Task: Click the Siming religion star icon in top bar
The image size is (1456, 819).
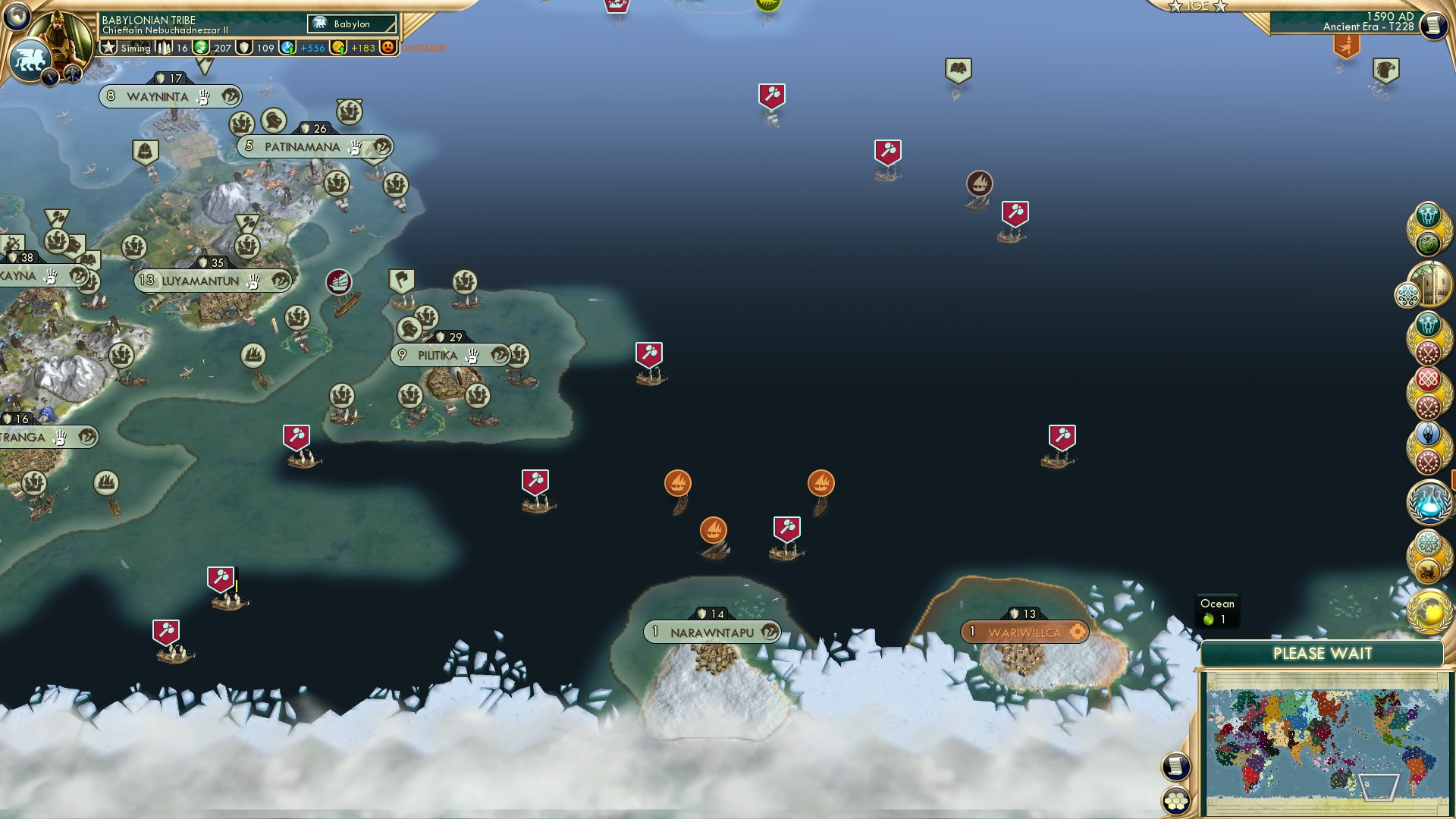Action: tap(108, 47)
